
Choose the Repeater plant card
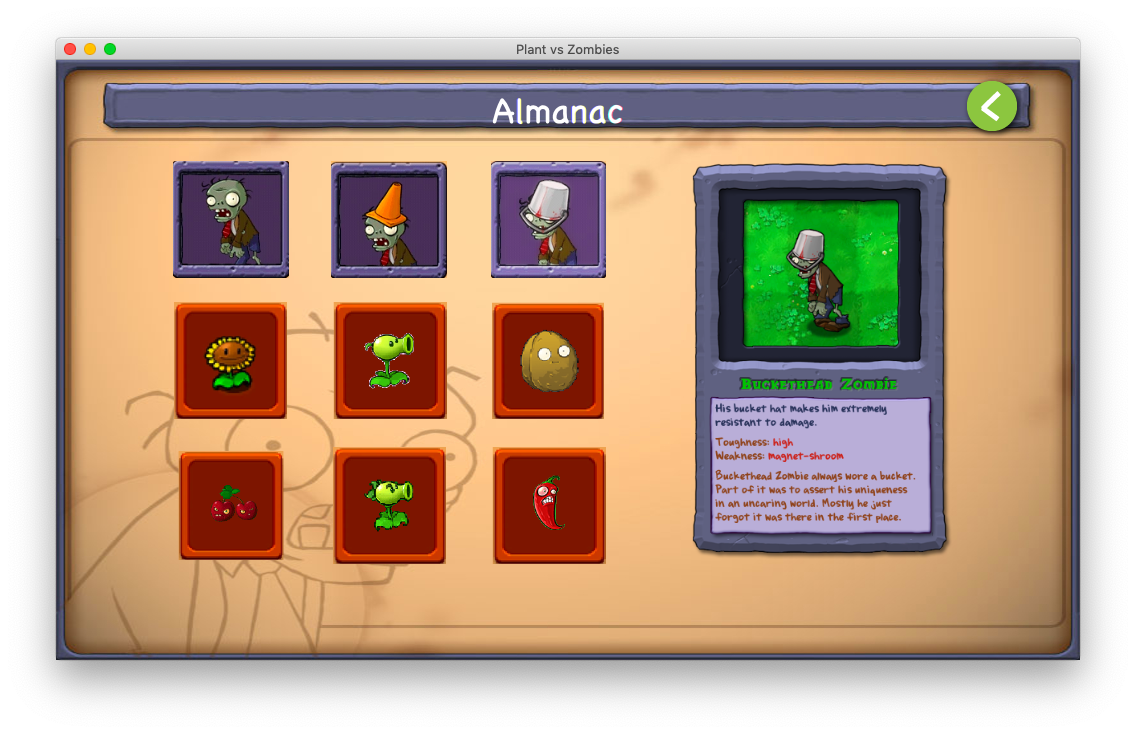pyautogui.click(x=390, y=505)
